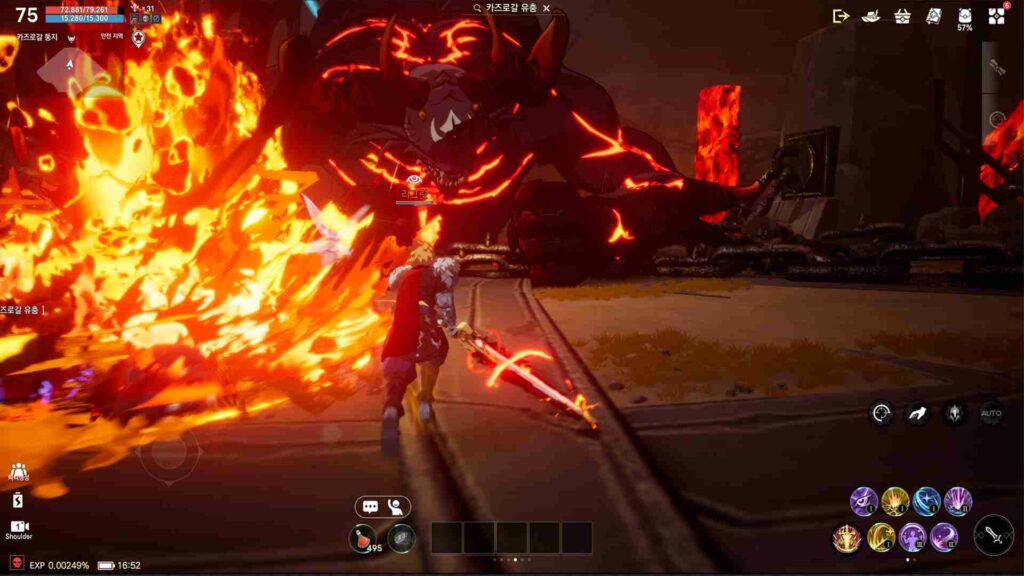
Task: Open the shop basket icon
Action: point(902,15)
